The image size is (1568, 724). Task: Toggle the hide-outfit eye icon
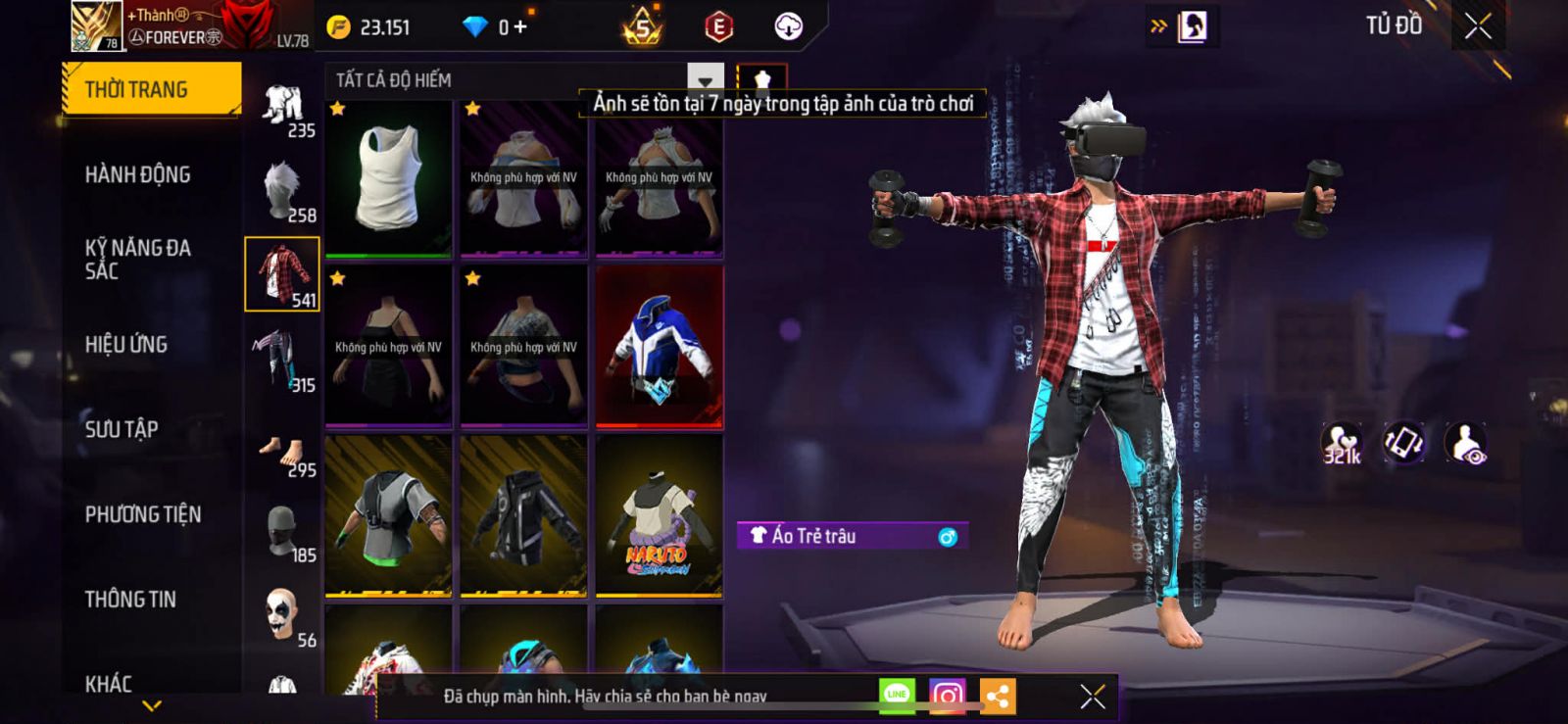pyautogui.click(x=1467, y=444)
